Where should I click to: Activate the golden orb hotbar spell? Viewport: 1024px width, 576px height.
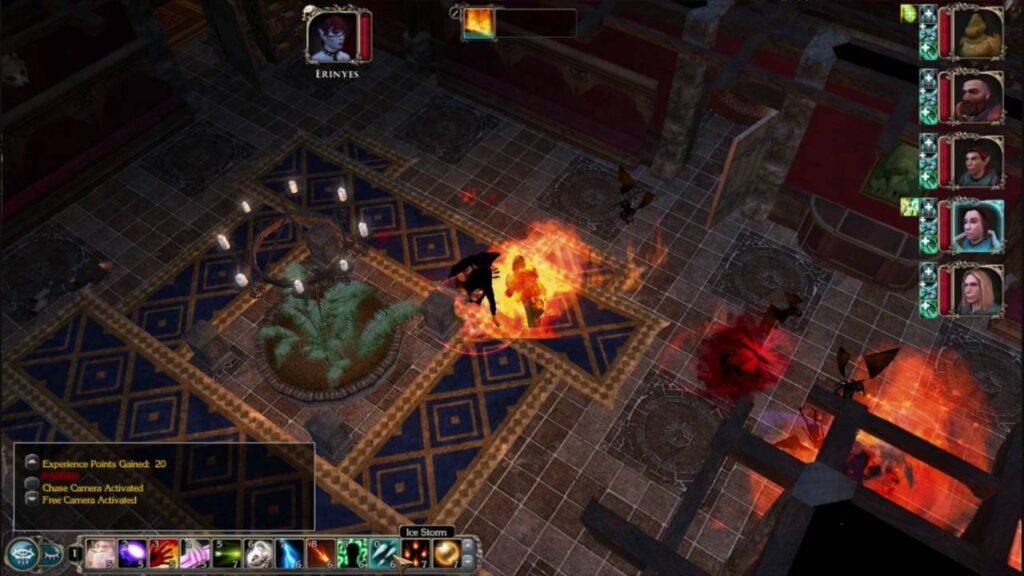click(446, 553)
